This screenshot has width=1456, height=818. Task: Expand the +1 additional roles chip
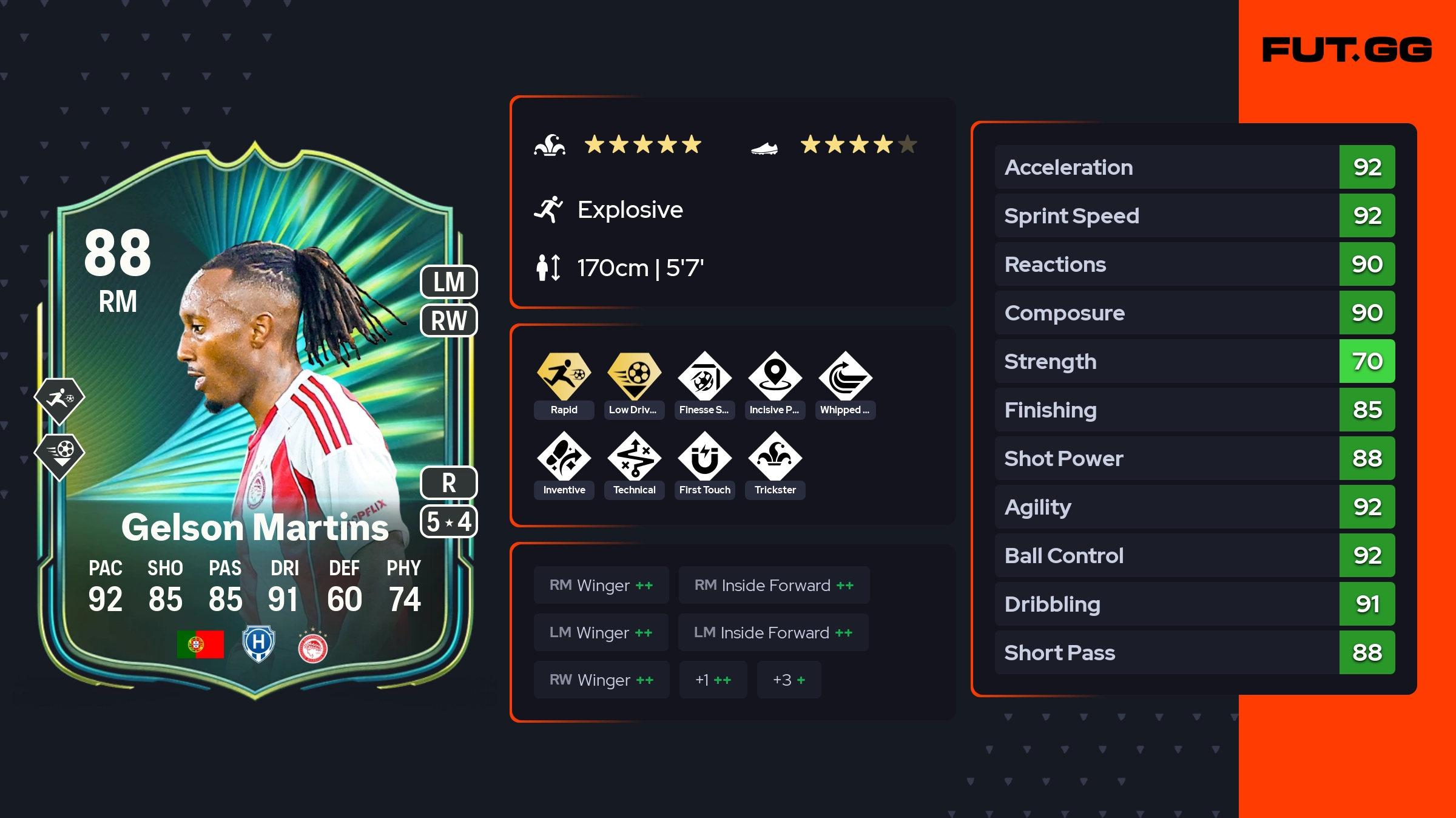pyautogui.click(x=713, y=680)
